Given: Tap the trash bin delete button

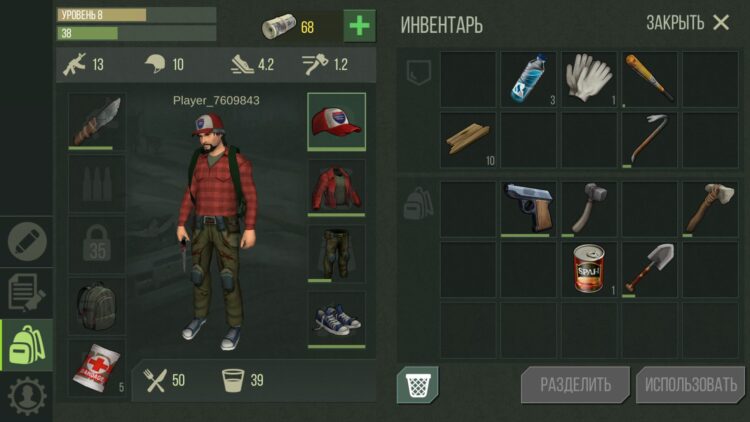Looking at the screenshot, I should 417,385.
